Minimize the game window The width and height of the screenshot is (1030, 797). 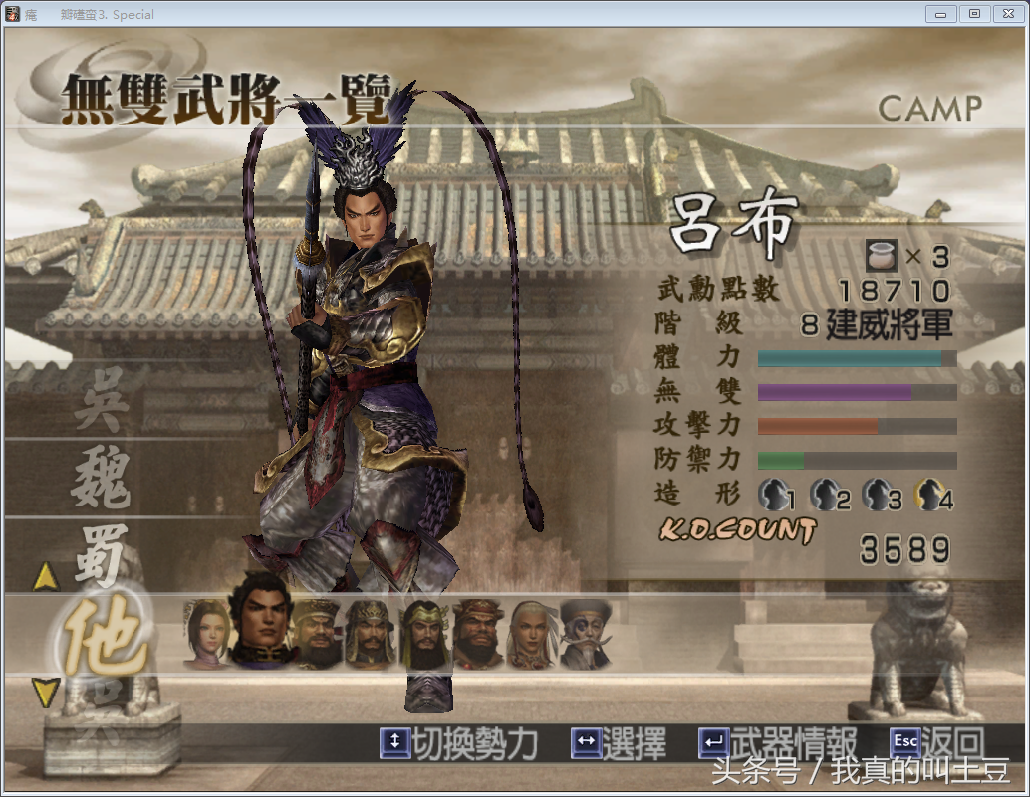pyautogui.click(x=940, y=13)
